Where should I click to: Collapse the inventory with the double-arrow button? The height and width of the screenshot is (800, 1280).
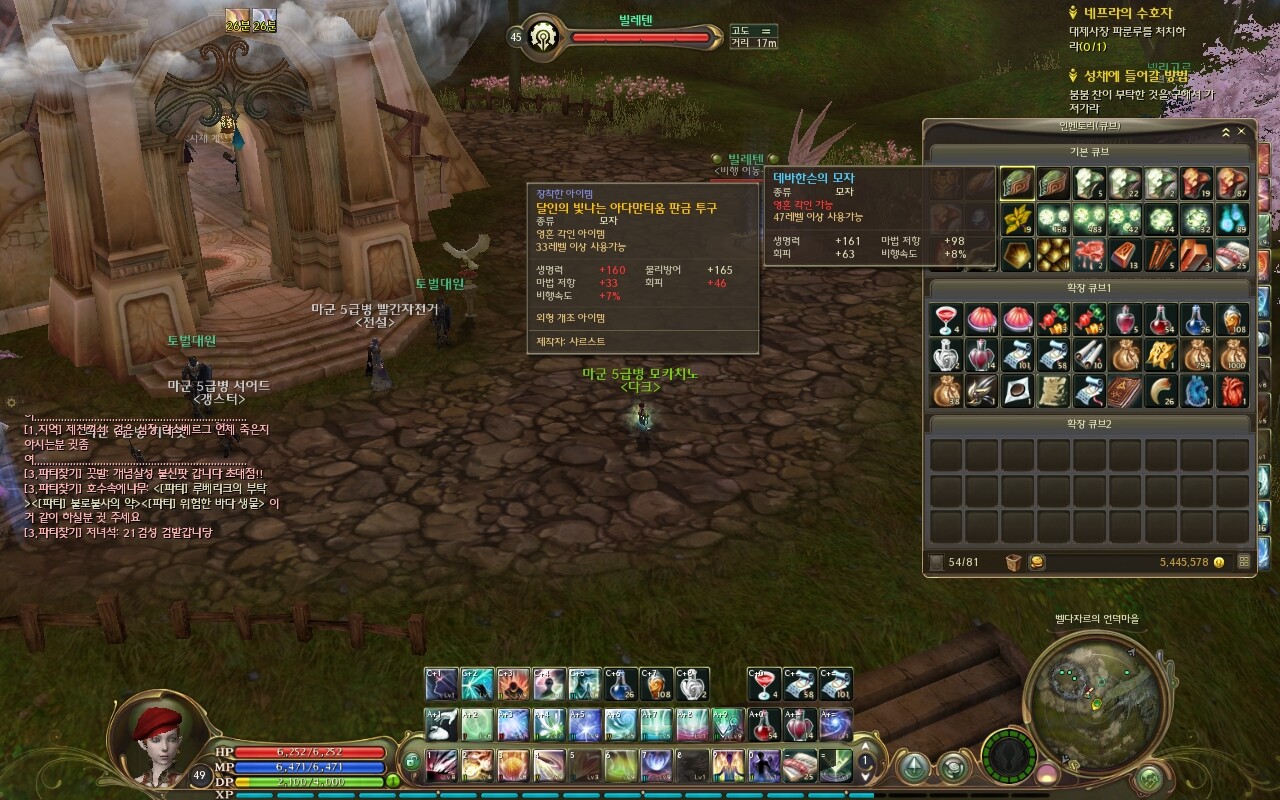(x=1226, y=131)
